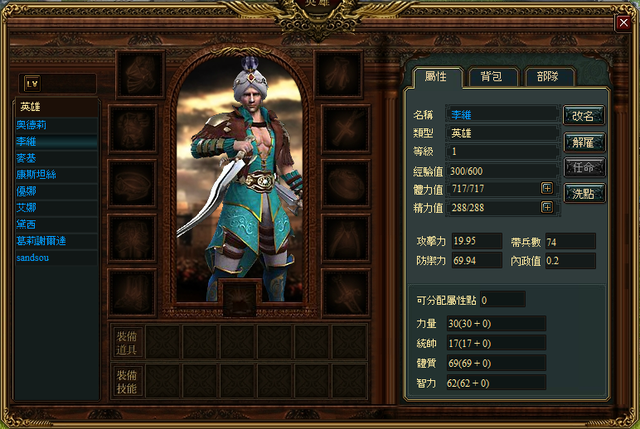Click the 改名 rename button

[583, 115]
